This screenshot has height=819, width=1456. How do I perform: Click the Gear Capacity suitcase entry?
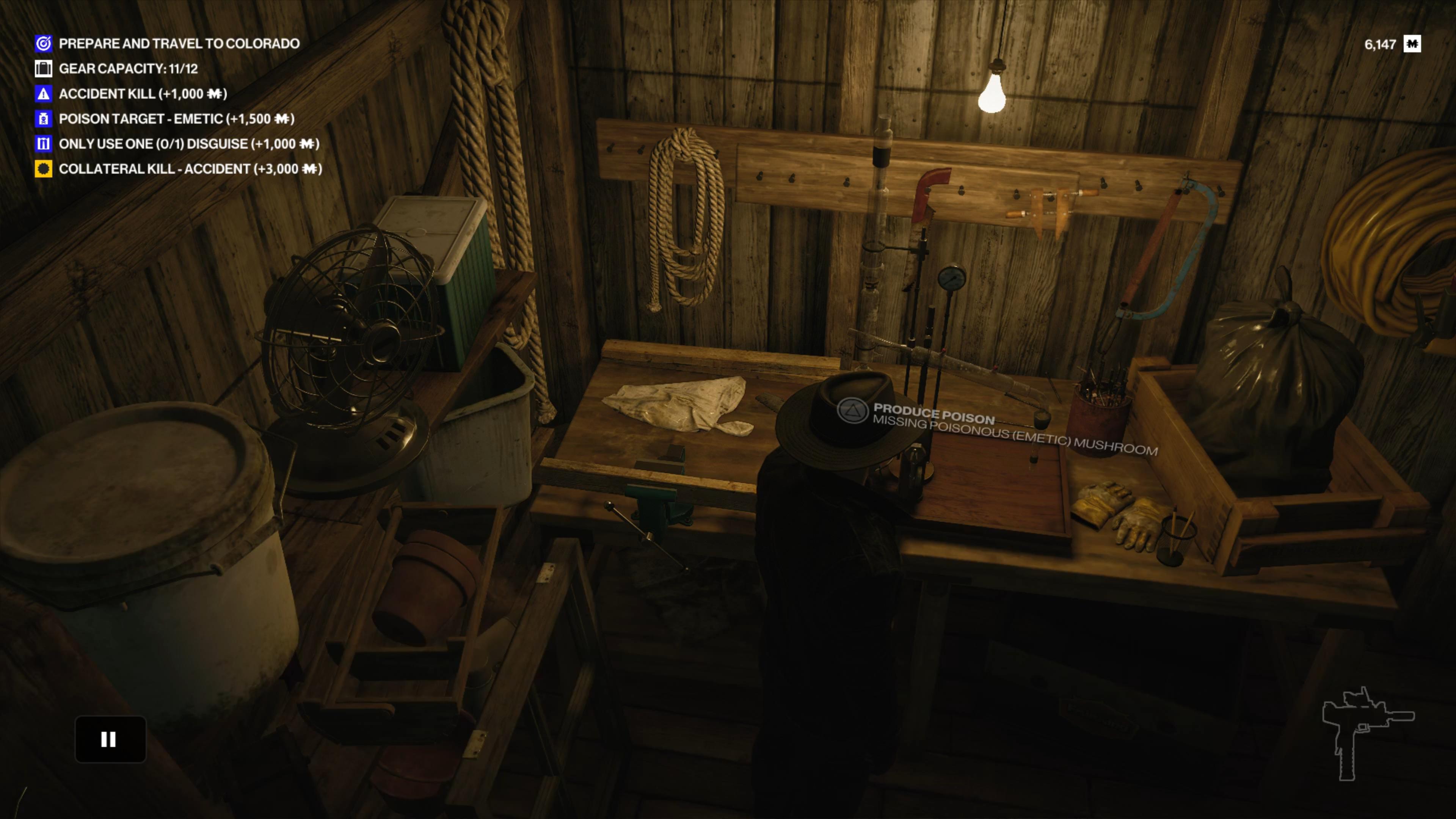(128, 69)
